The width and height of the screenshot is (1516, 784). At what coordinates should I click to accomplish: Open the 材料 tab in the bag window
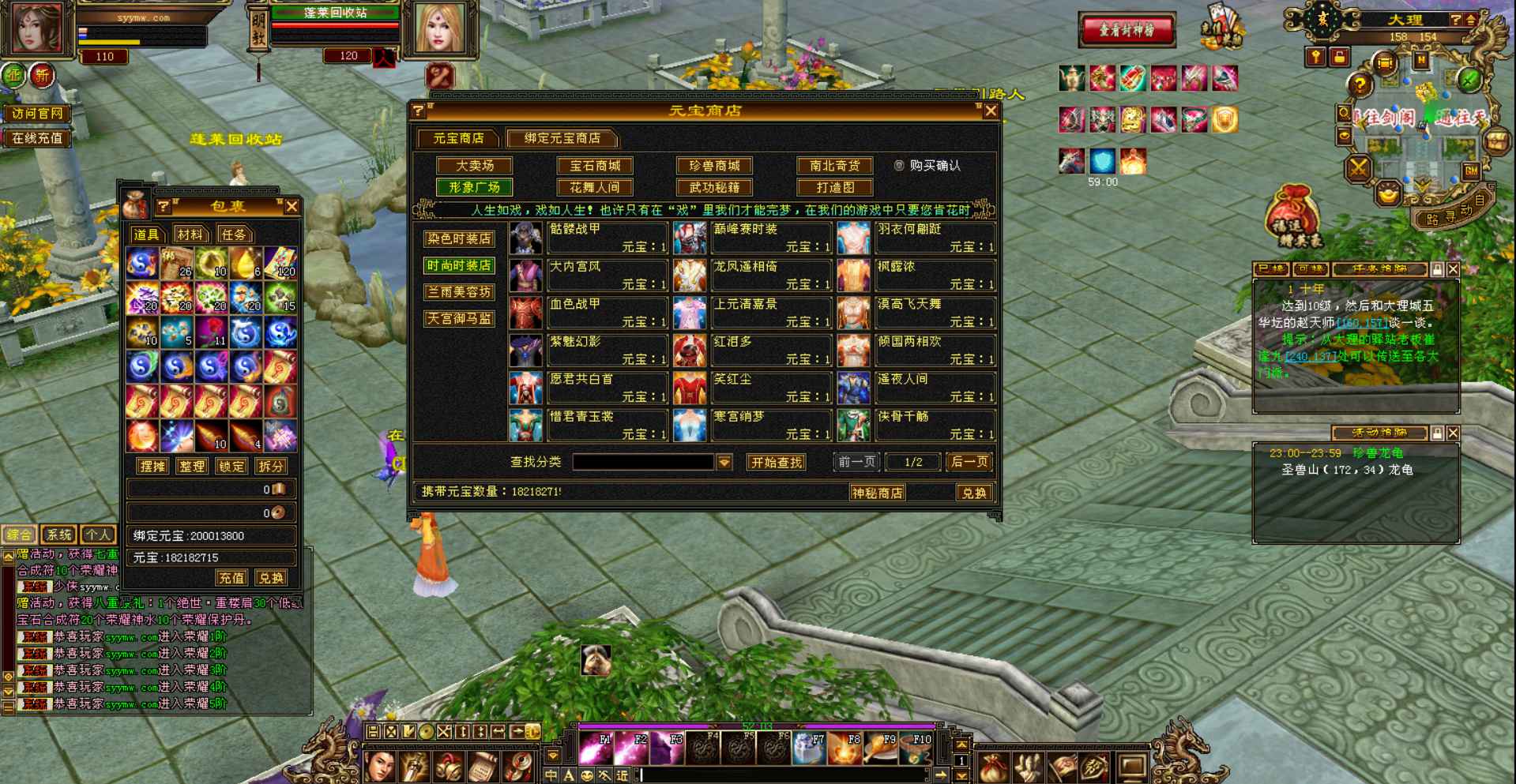click(x=191, y=234)
